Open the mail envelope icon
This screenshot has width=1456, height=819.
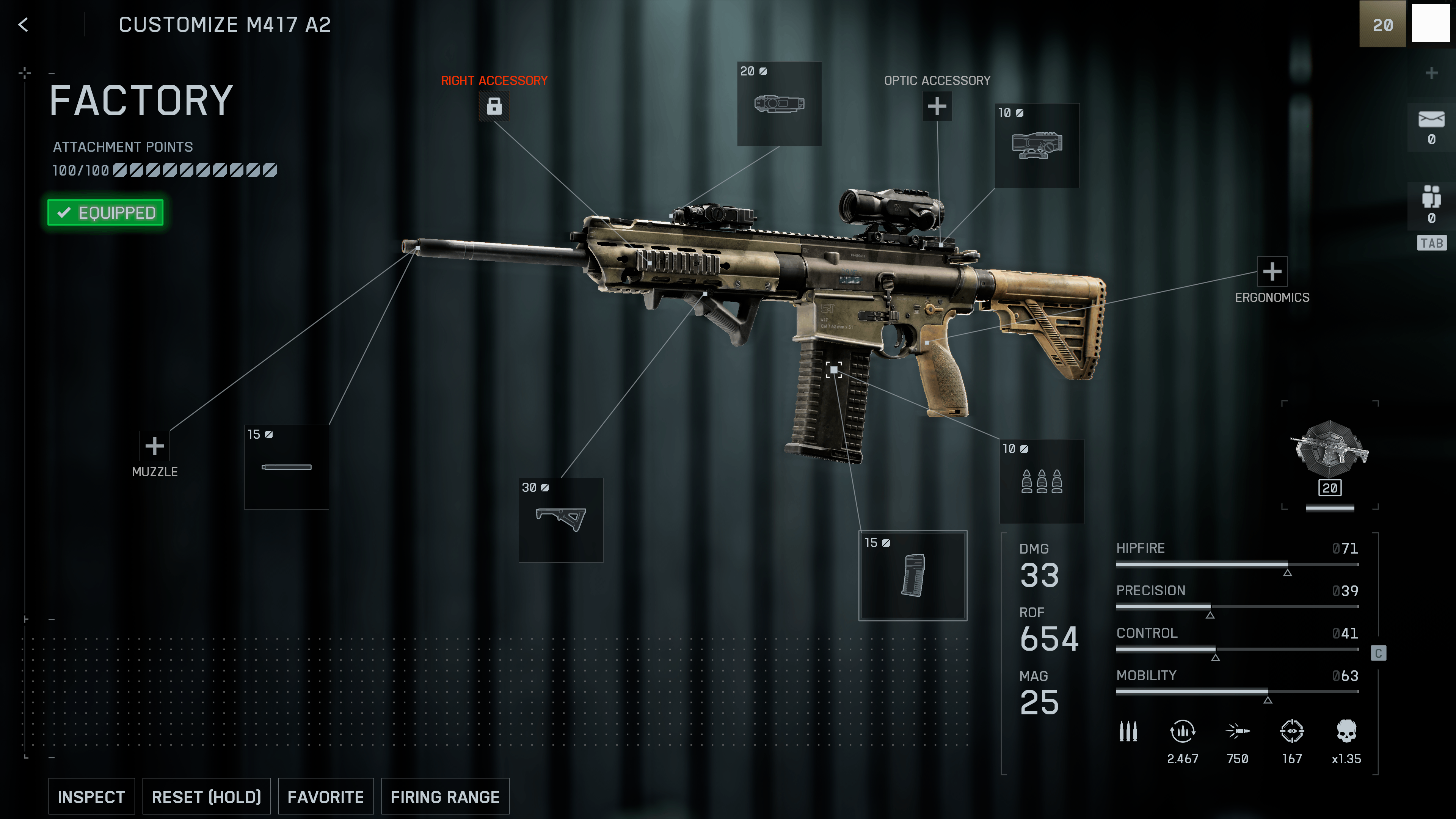1431,120
